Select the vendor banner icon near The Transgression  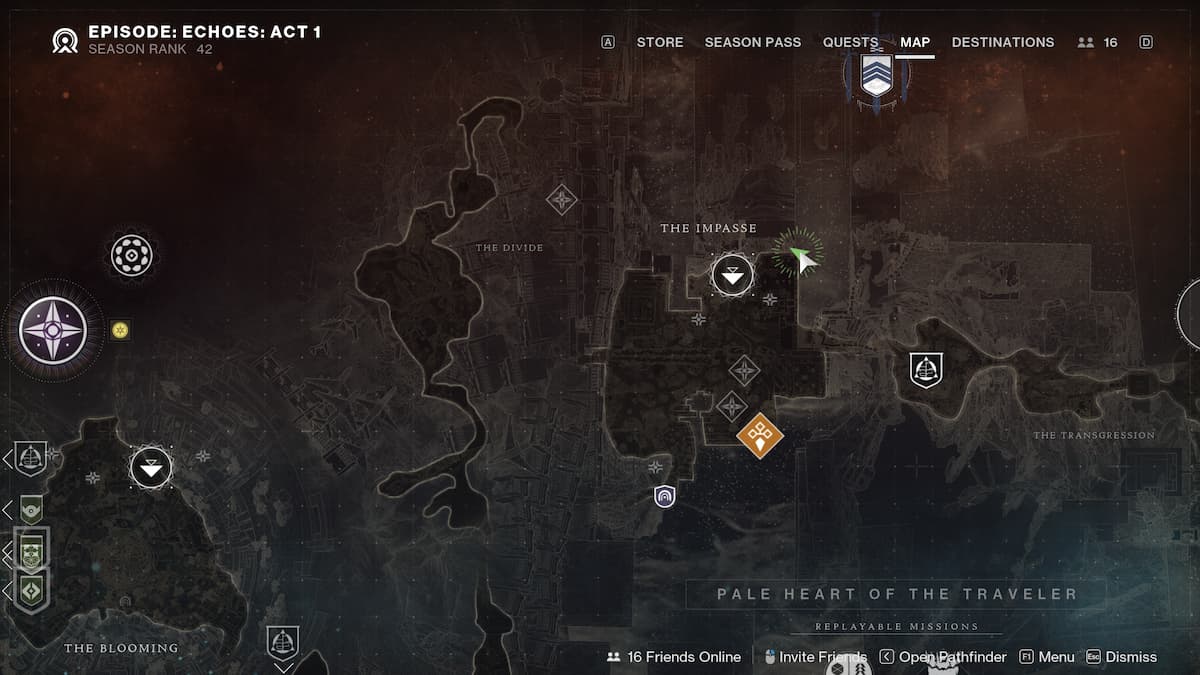[x=926, y=370]
